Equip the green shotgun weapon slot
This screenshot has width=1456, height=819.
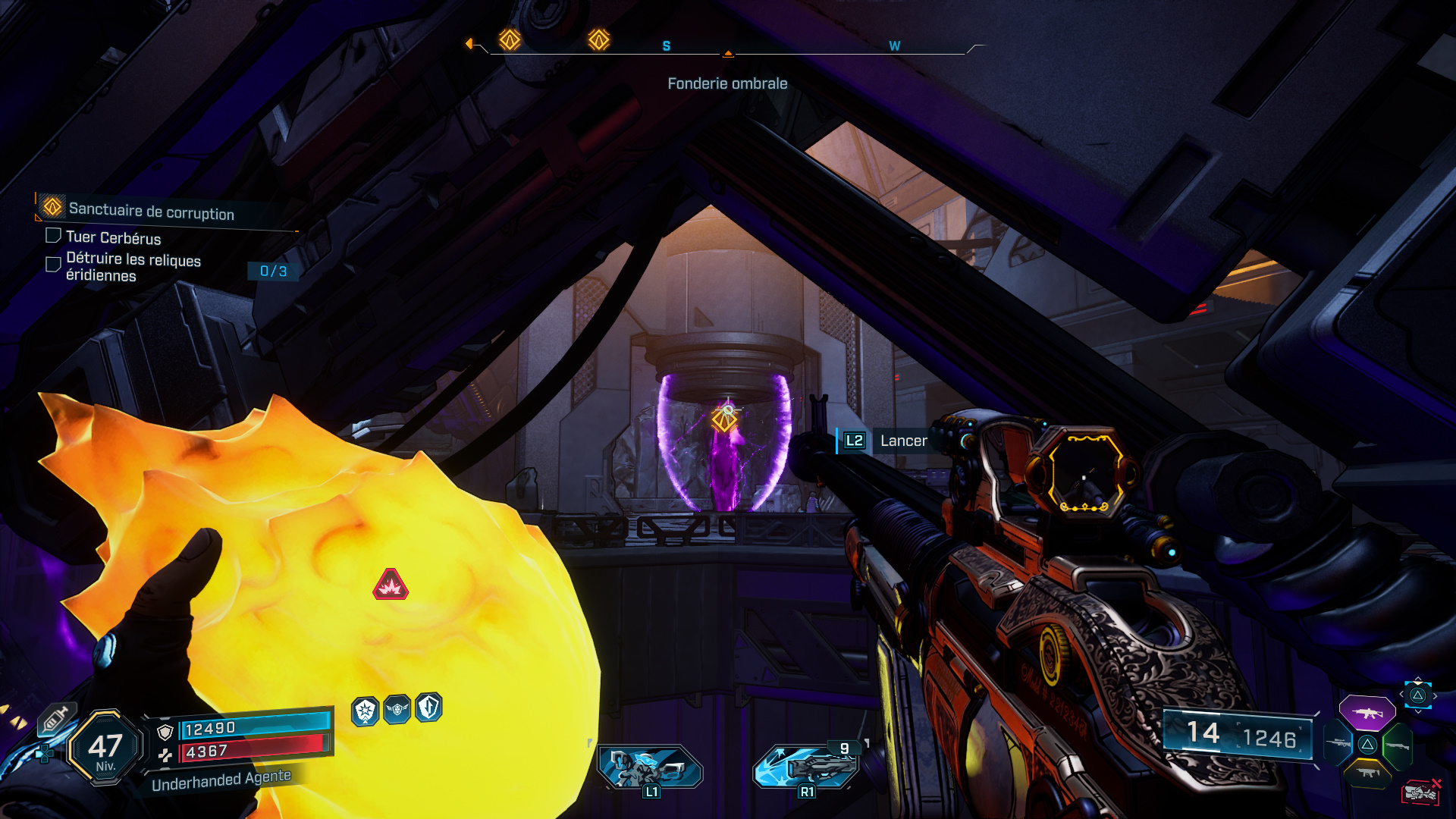1398,745
